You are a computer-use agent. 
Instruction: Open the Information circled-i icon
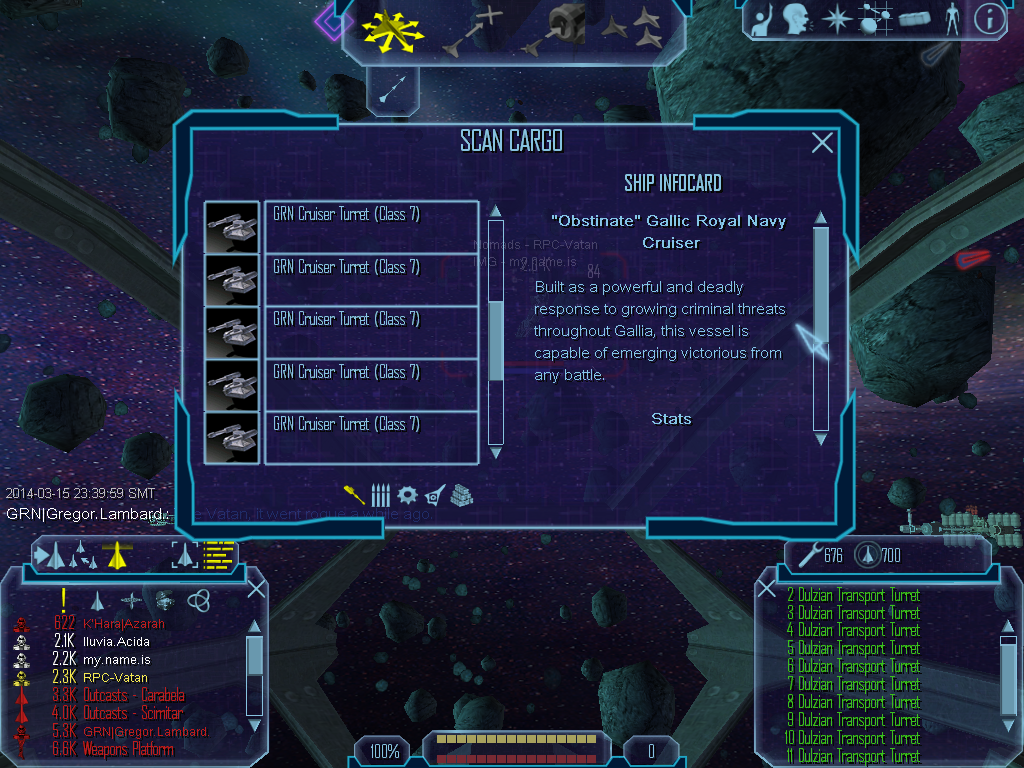click(x=989, y=19)
